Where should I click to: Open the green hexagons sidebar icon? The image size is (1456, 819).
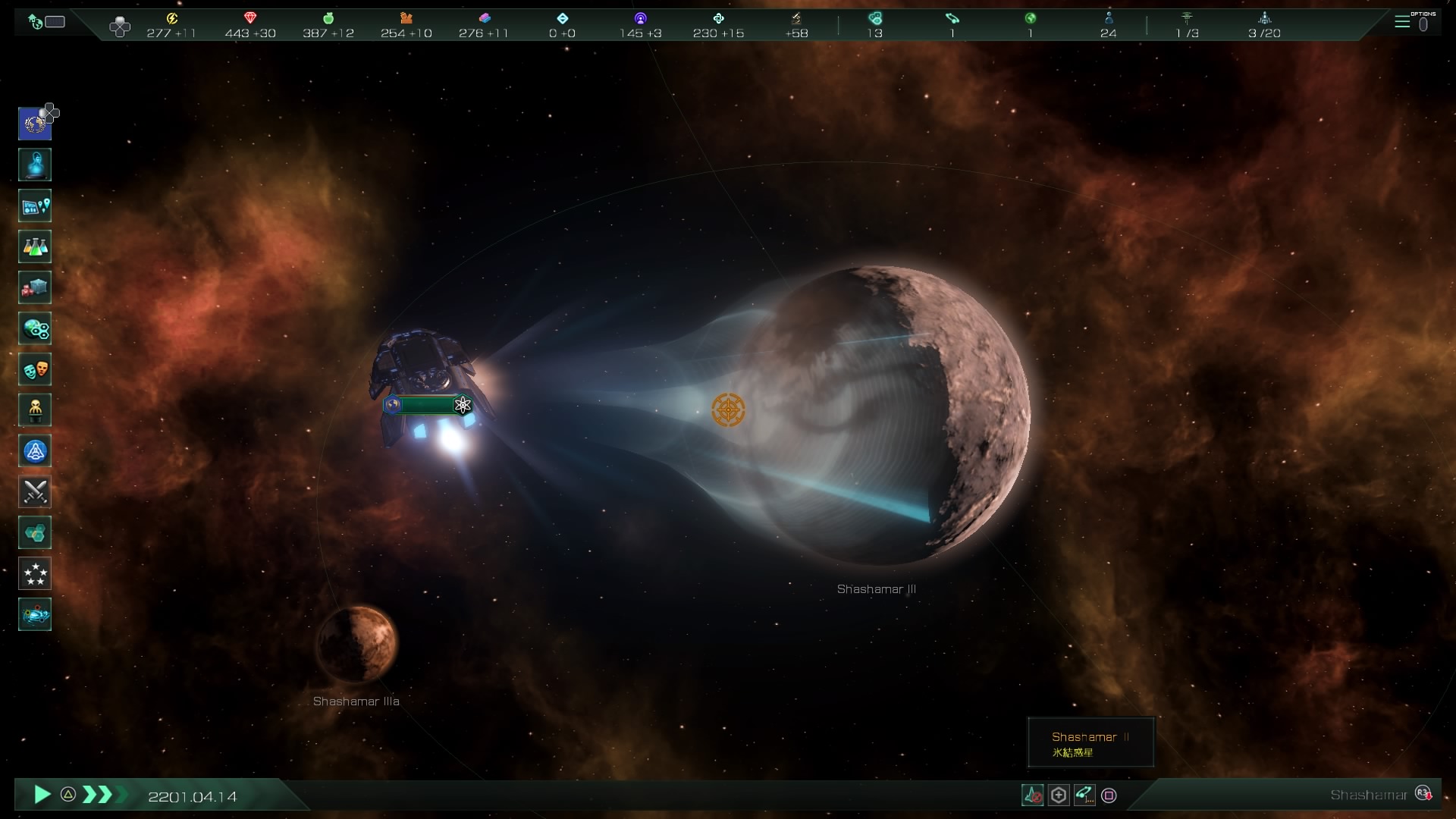tap(35, 533)
